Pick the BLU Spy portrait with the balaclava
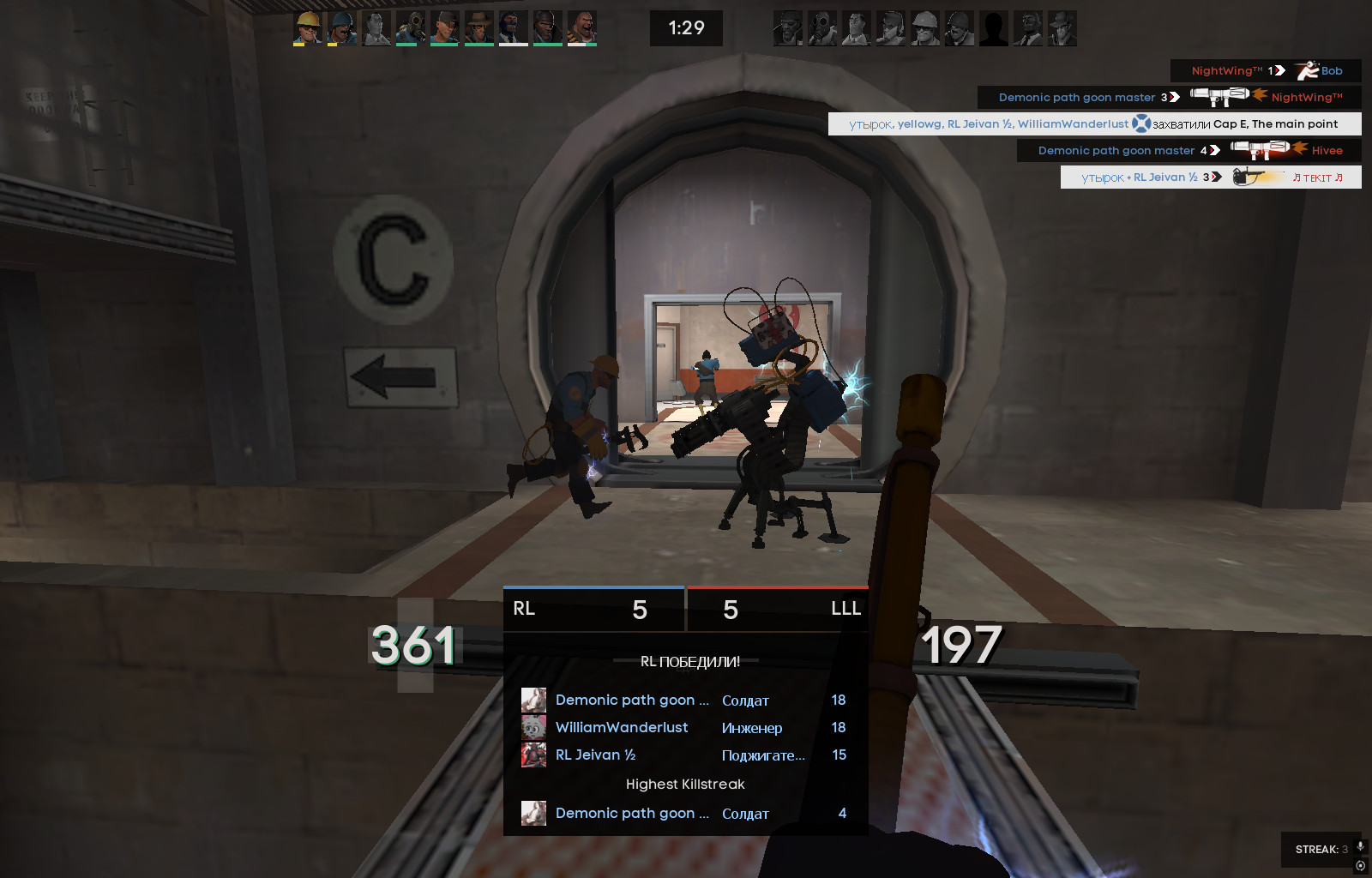The width and height of the screenshot is (1372, 878). (x=513, y=27)
